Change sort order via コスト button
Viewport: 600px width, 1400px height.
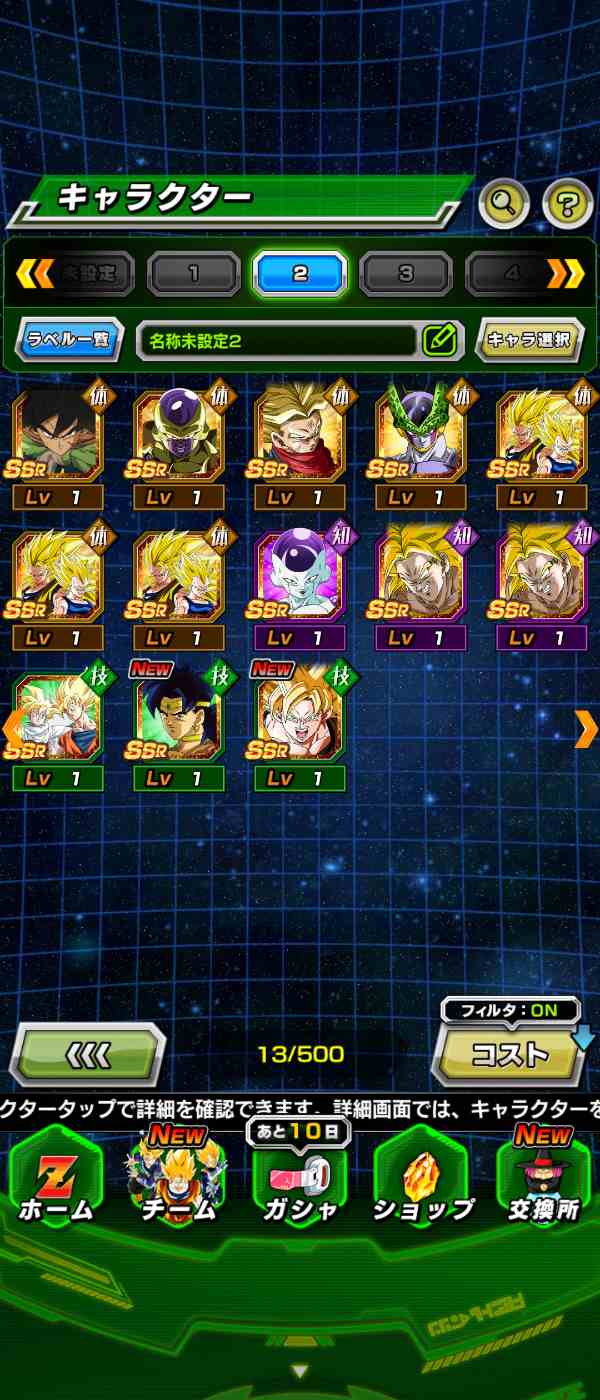pyautogui.click(x=510, y=1054)
